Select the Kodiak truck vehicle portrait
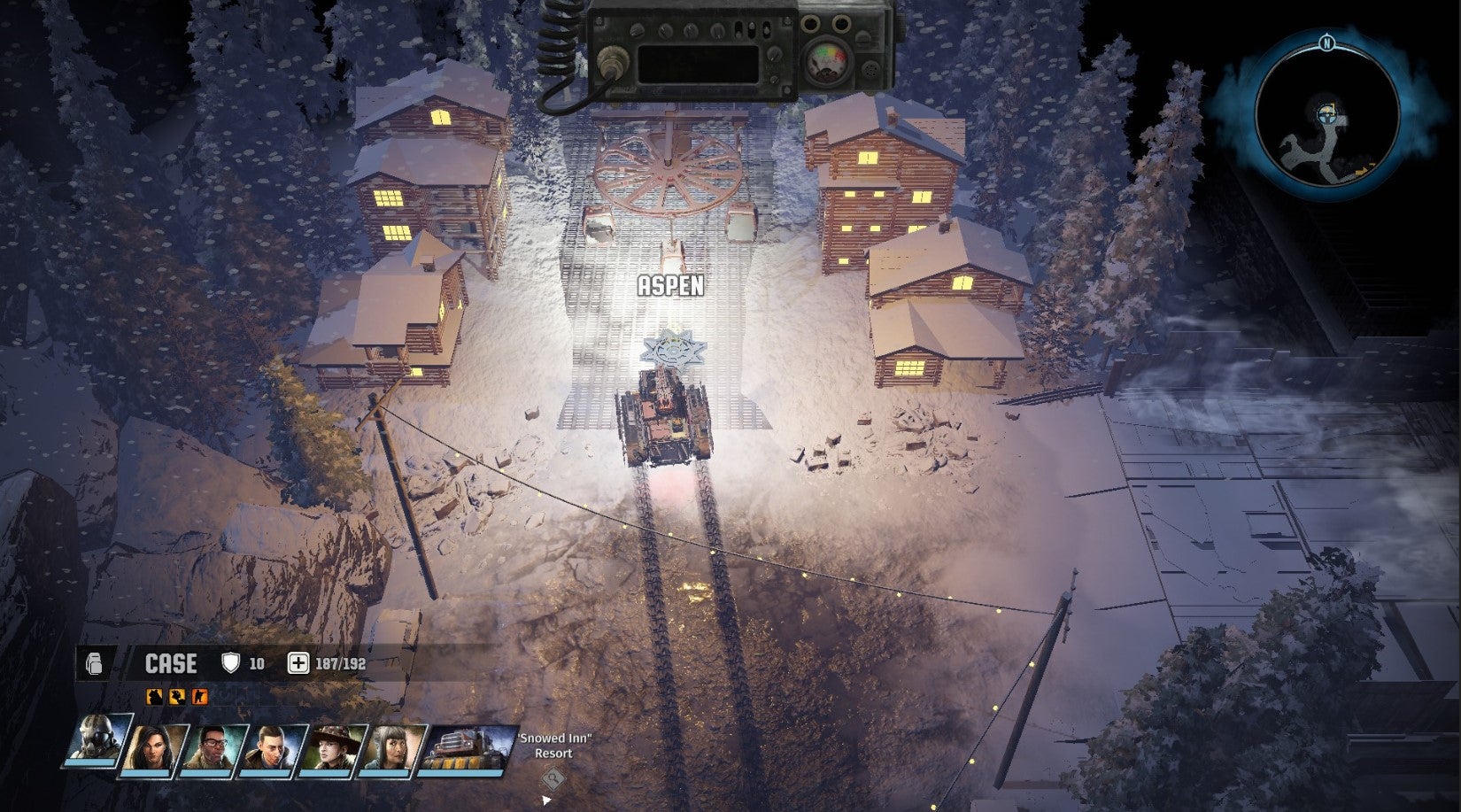 tap(466, 746)
